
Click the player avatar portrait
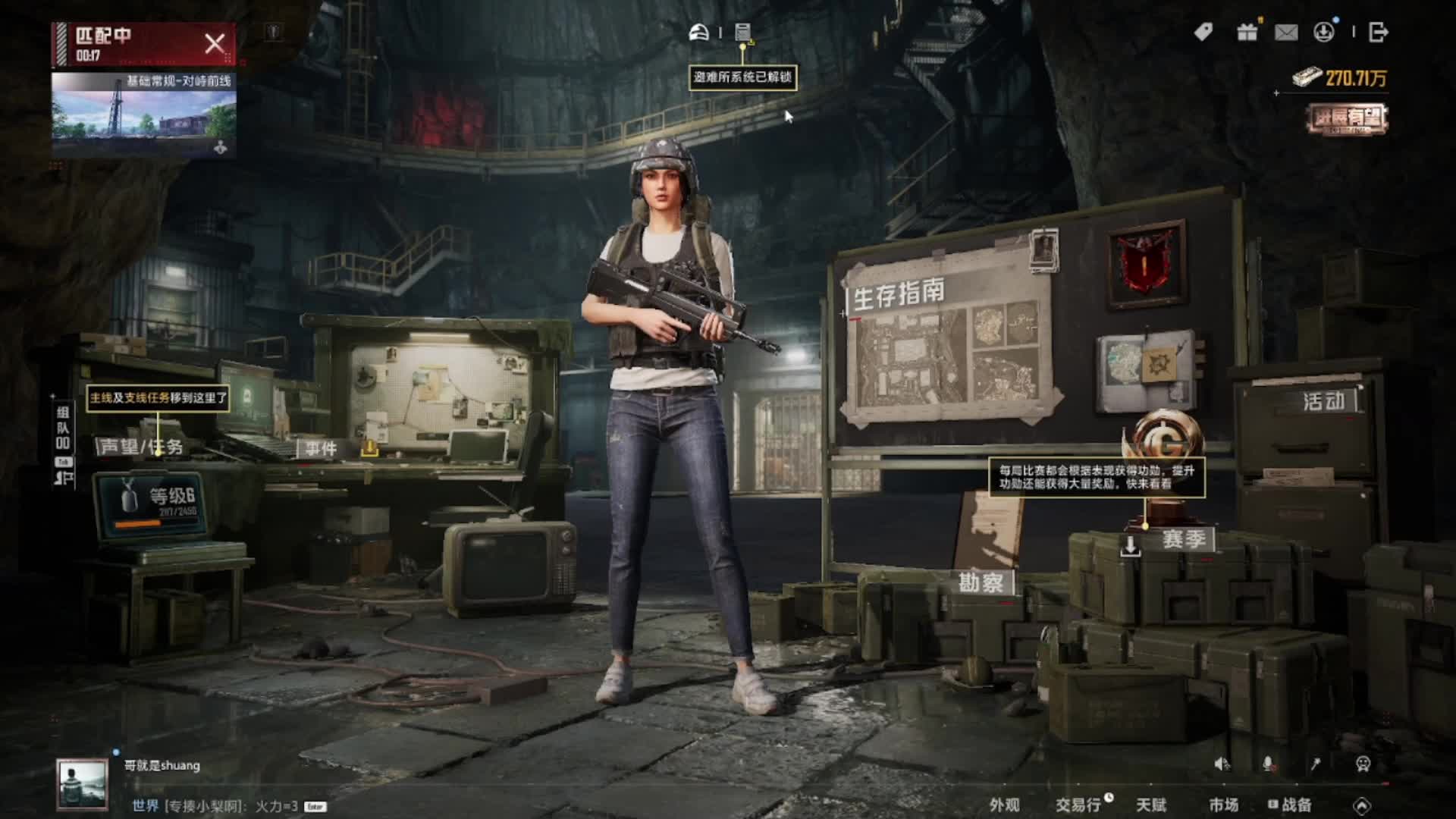(x=83, y=784)
